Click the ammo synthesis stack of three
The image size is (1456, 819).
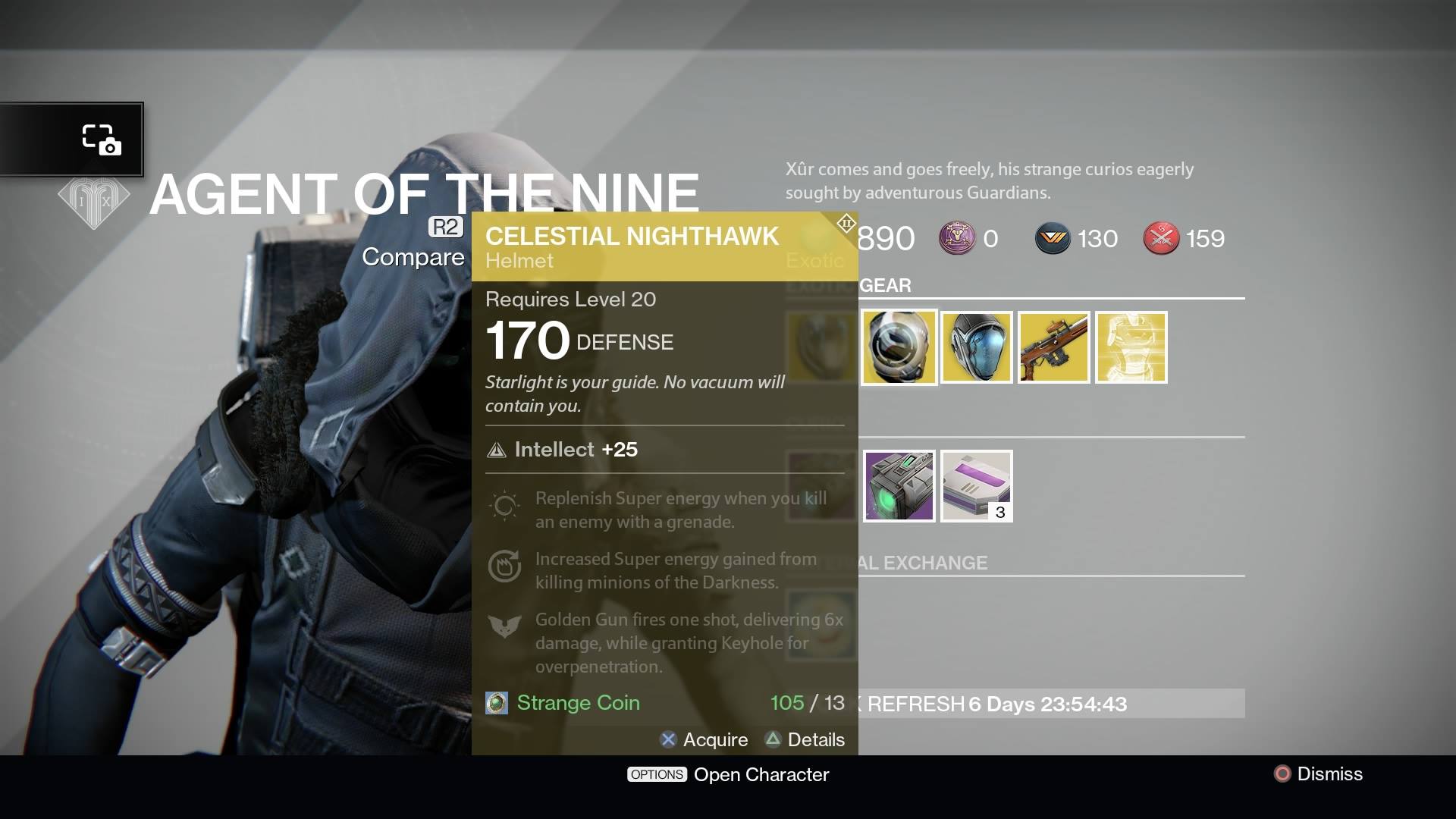coord(976,486)
